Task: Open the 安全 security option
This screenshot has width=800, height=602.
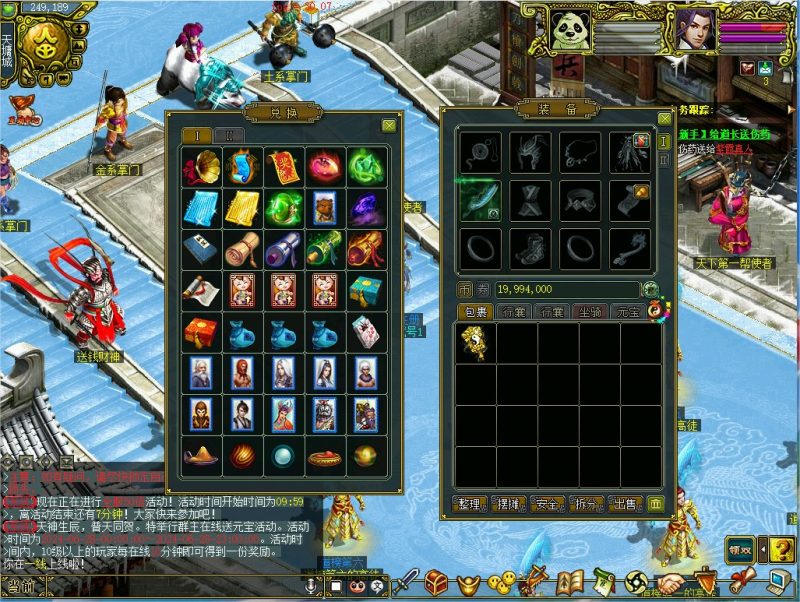Action: click(x=546, y=503)
